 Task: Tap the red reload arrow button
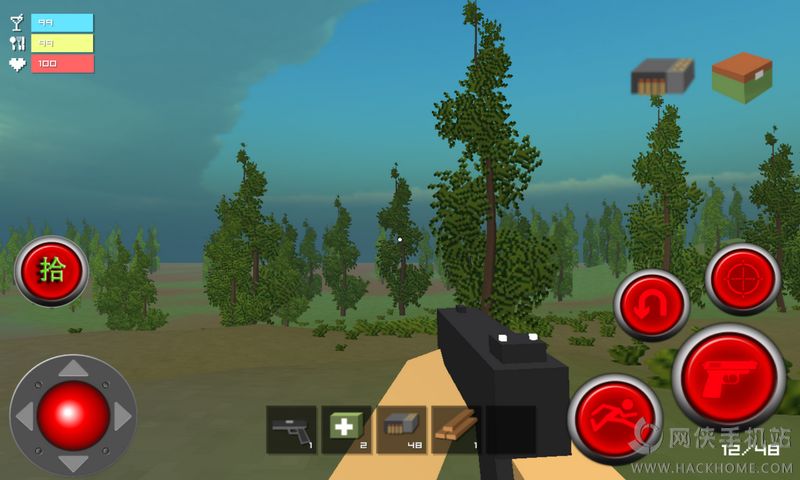point(652,305)
